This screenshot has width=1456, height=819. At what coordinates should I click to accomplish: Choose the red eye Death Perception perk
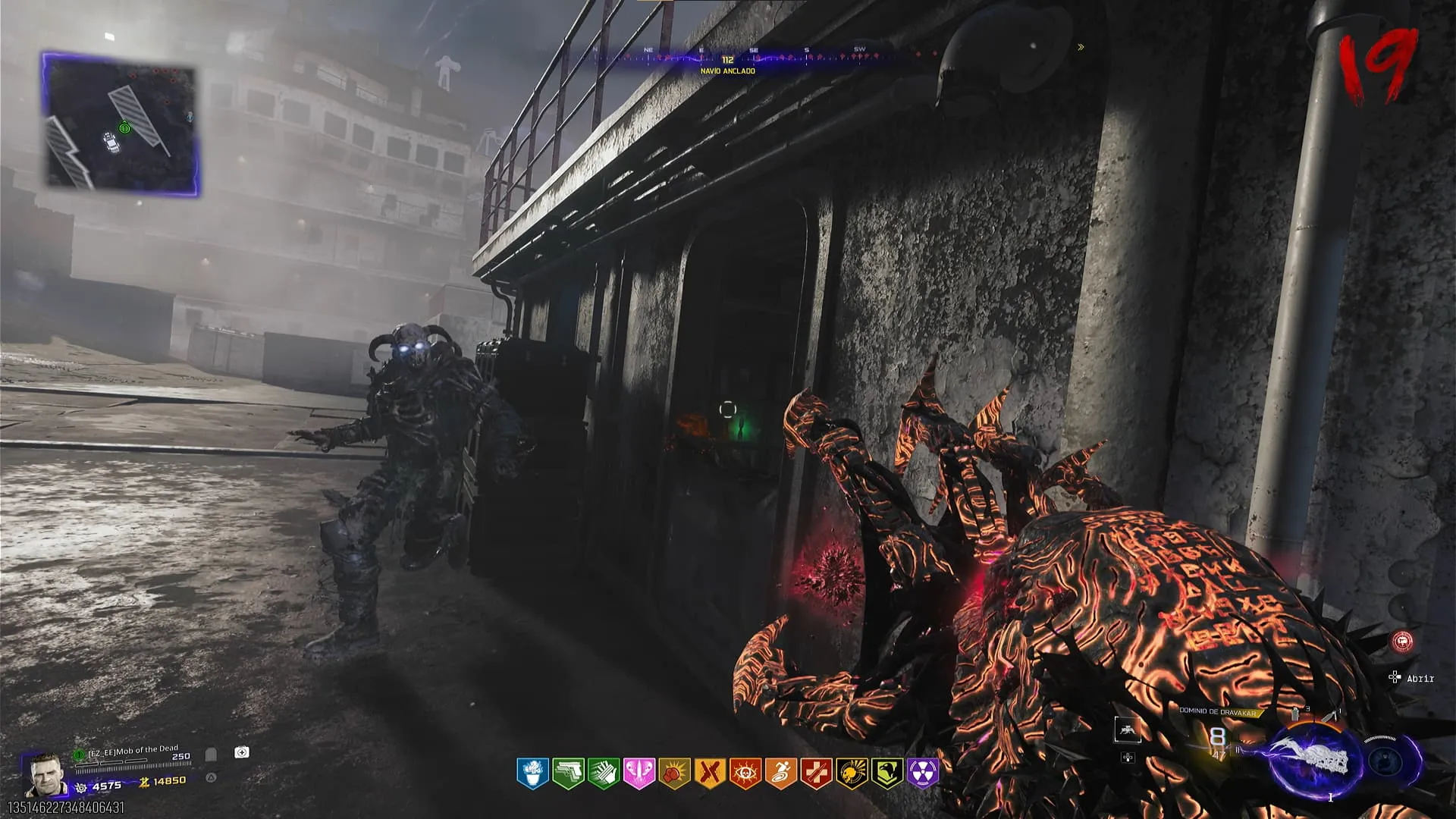(x=745, y=773)
